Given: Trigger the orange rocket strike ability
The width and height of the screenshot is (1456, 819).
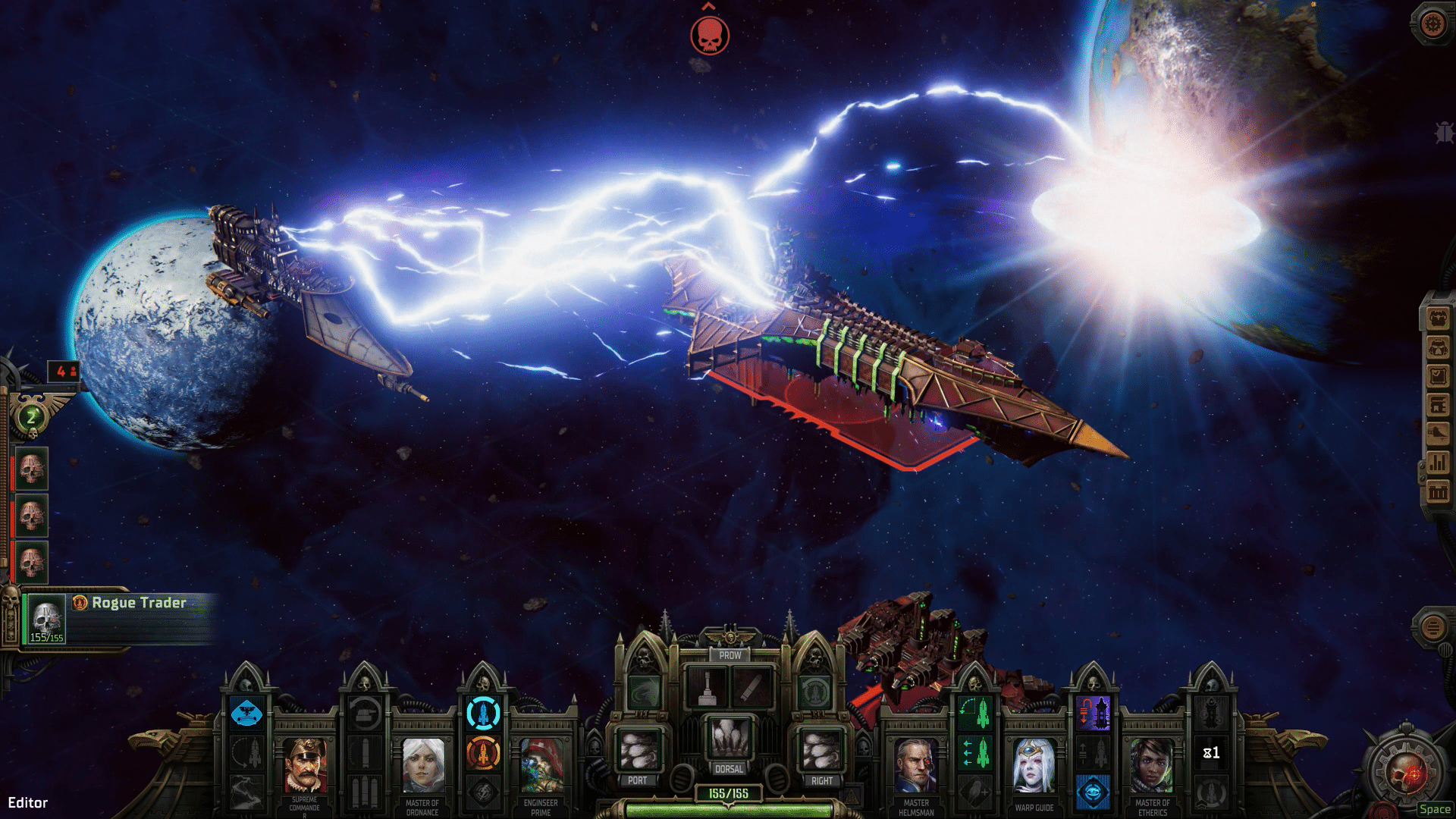Looking at the screenshot, I should (x=483, y=754).
